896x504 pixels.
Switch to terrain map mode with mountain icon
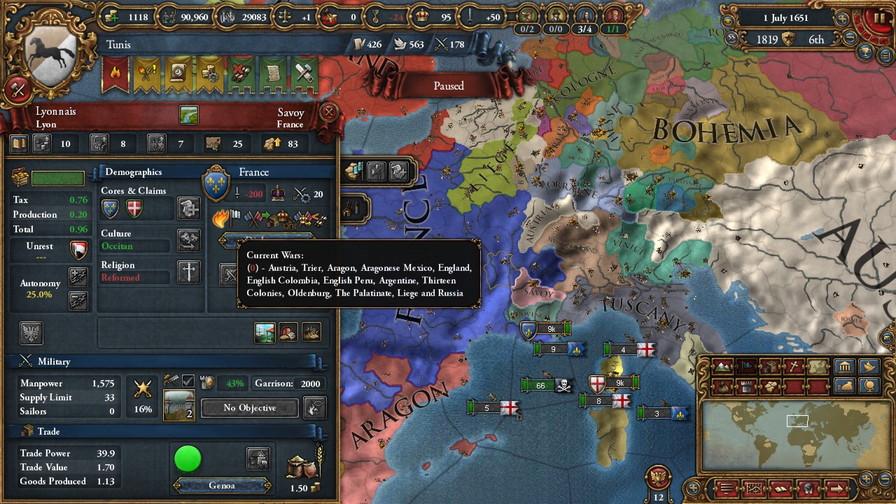pyautogui.click(x=721, y=366)
